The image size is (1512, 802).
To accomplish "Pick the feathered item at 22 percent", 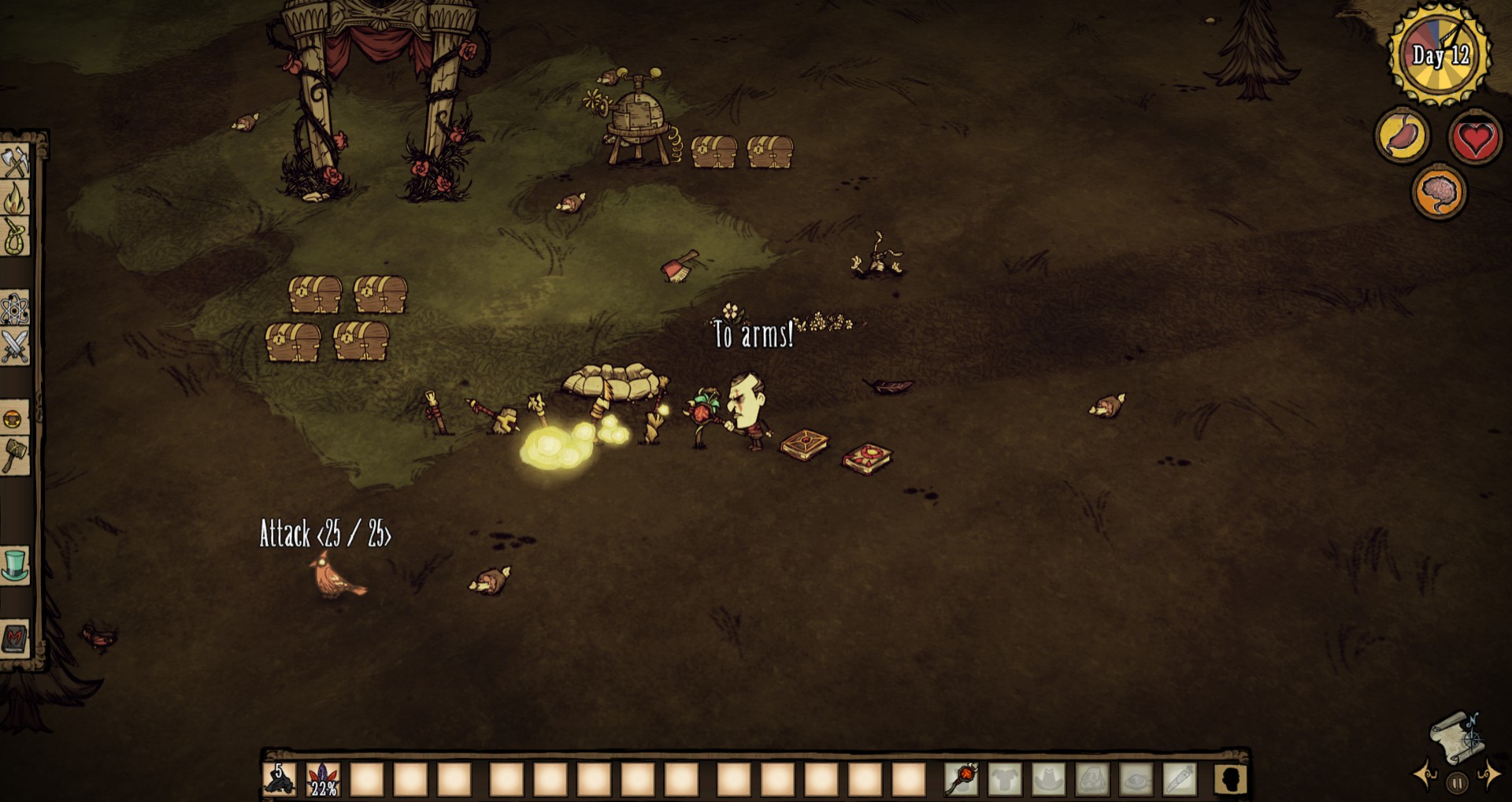I will point(323,779).
